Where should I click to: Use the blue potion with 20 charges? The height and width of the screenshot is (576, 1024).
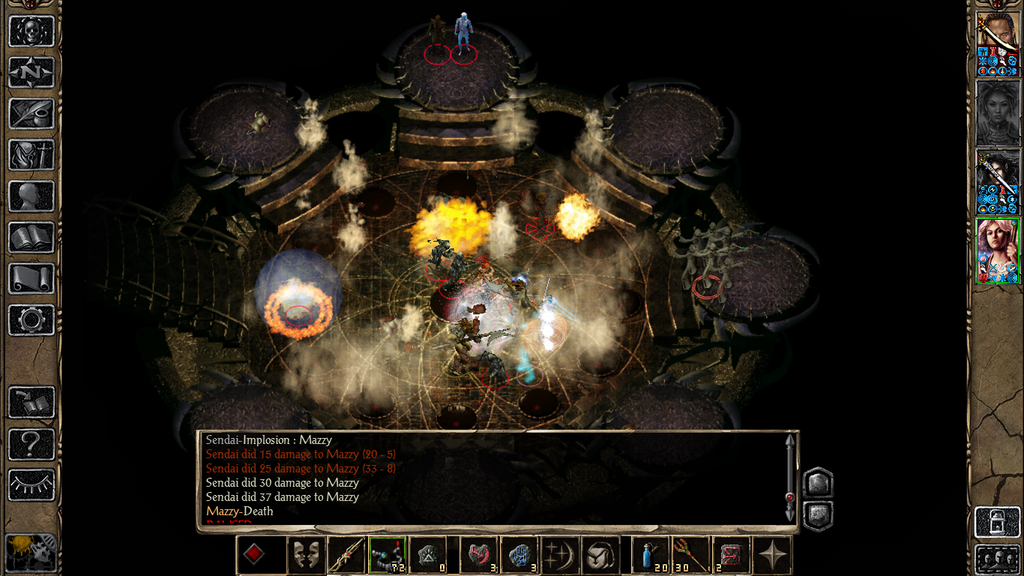(651, 555)
